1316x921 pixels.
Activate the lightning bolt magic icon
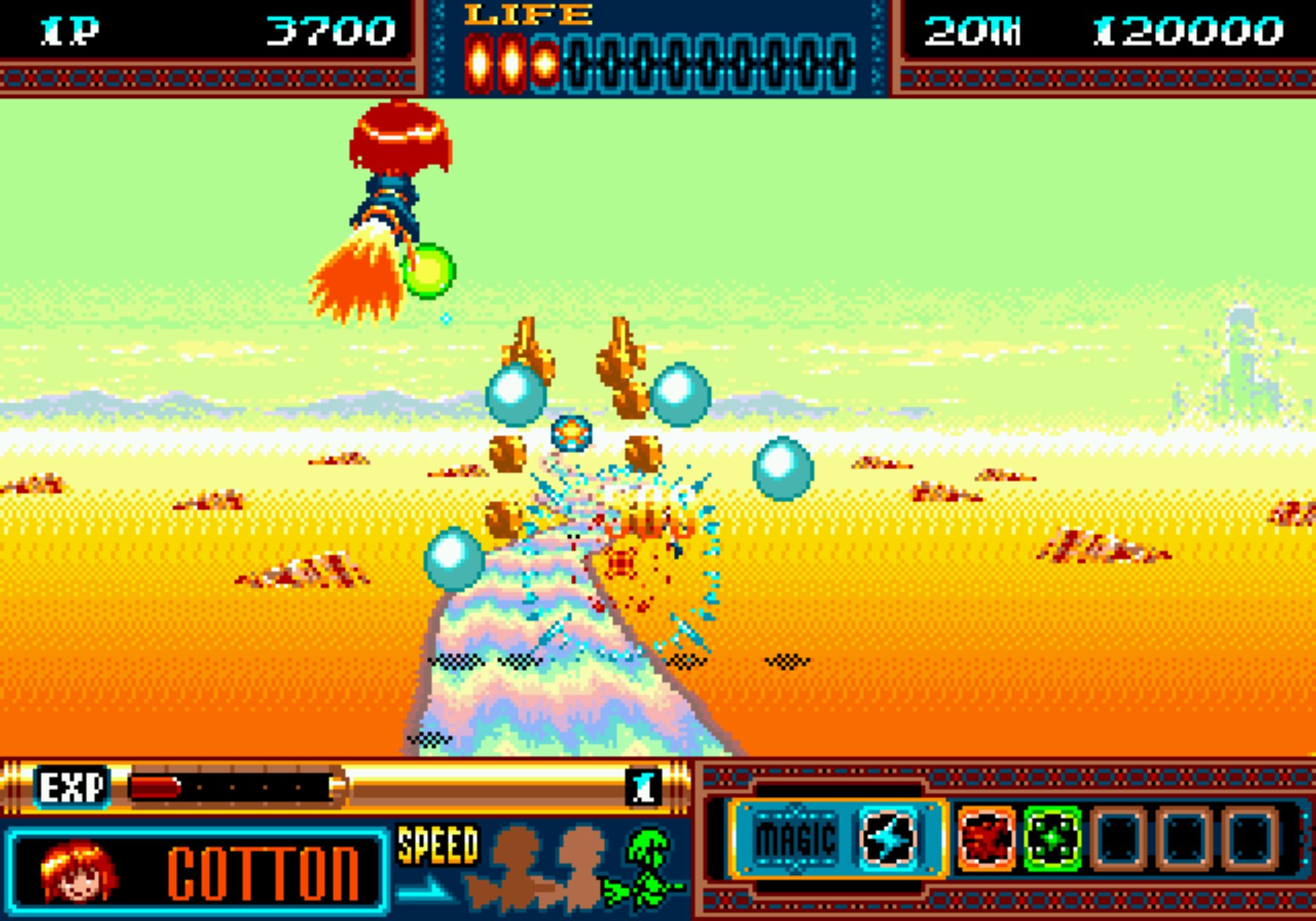(x=888, y=837)
